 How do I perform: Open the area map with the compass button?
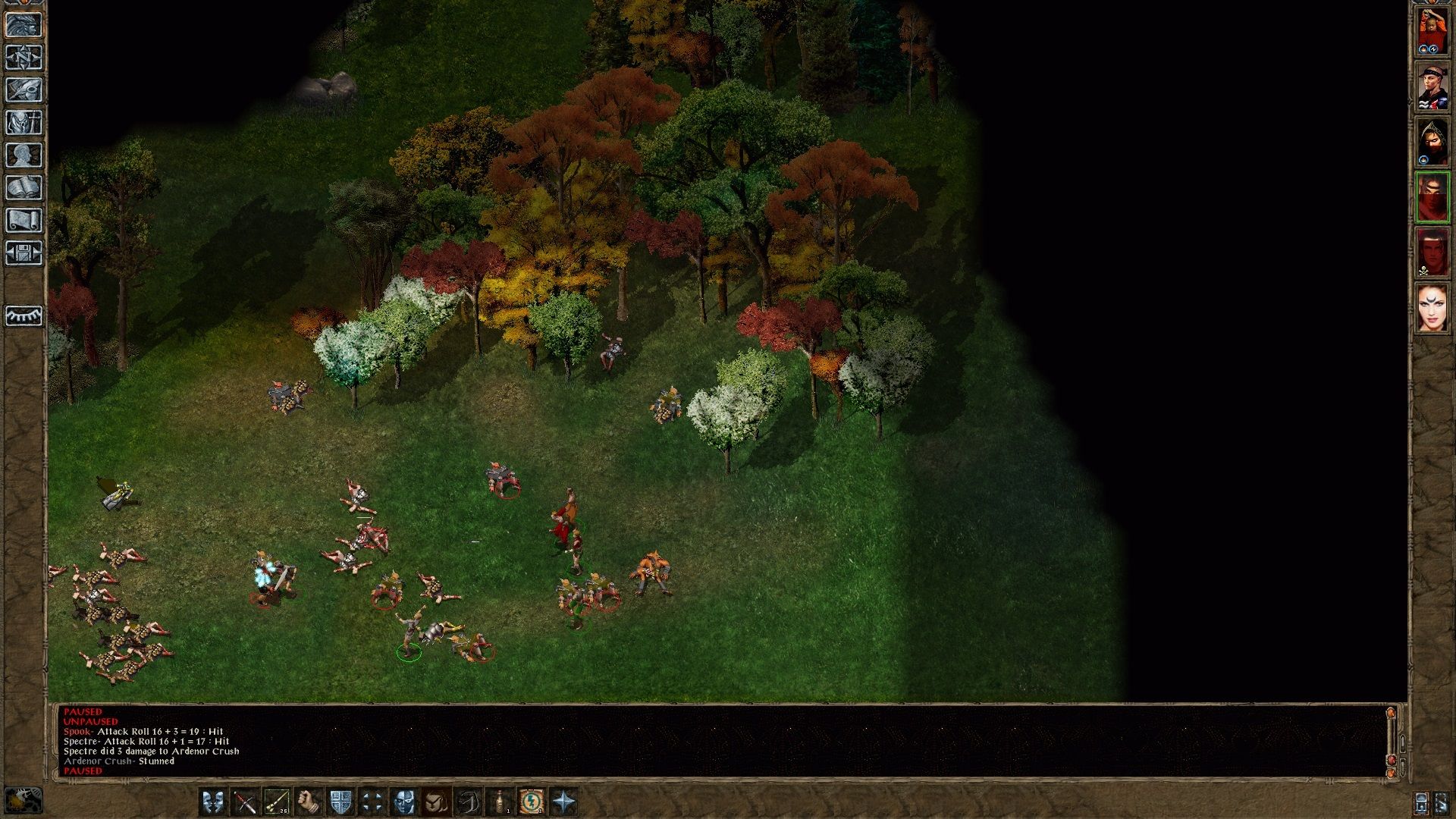pyautogui.click(x=24, y=58)
